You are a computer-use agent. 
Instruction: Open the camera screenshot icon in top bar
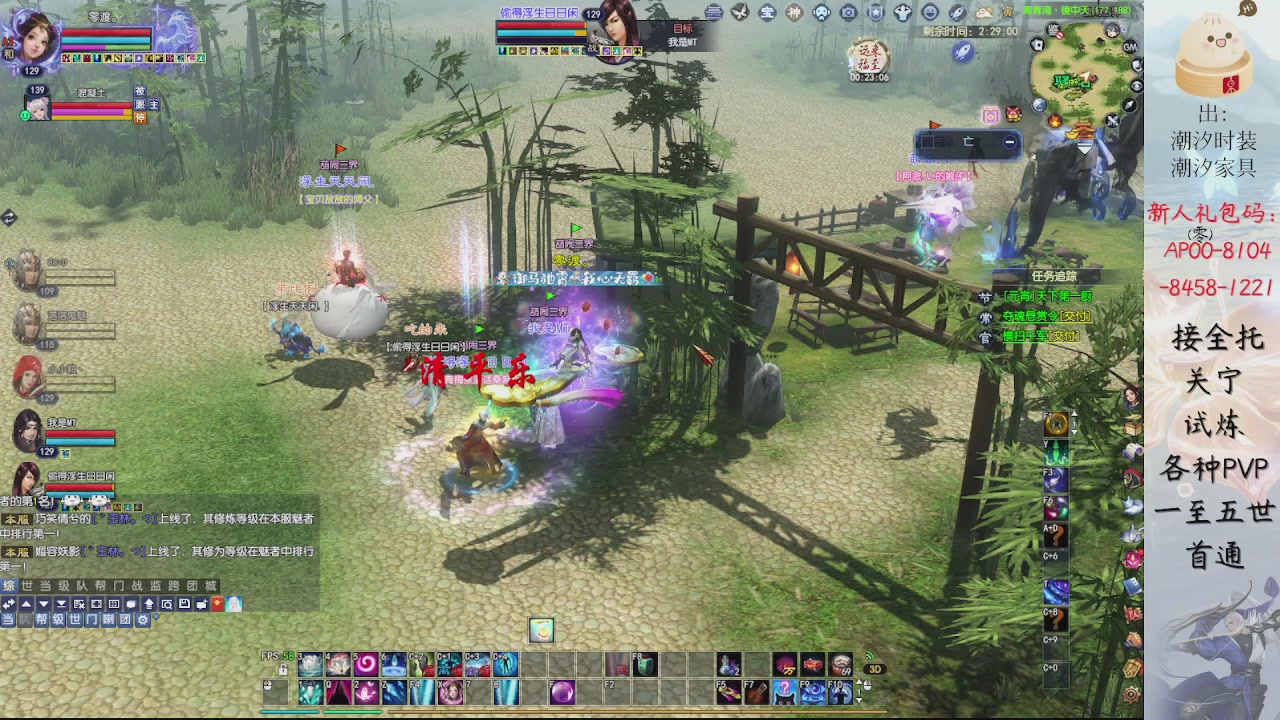tap(849, 13)
